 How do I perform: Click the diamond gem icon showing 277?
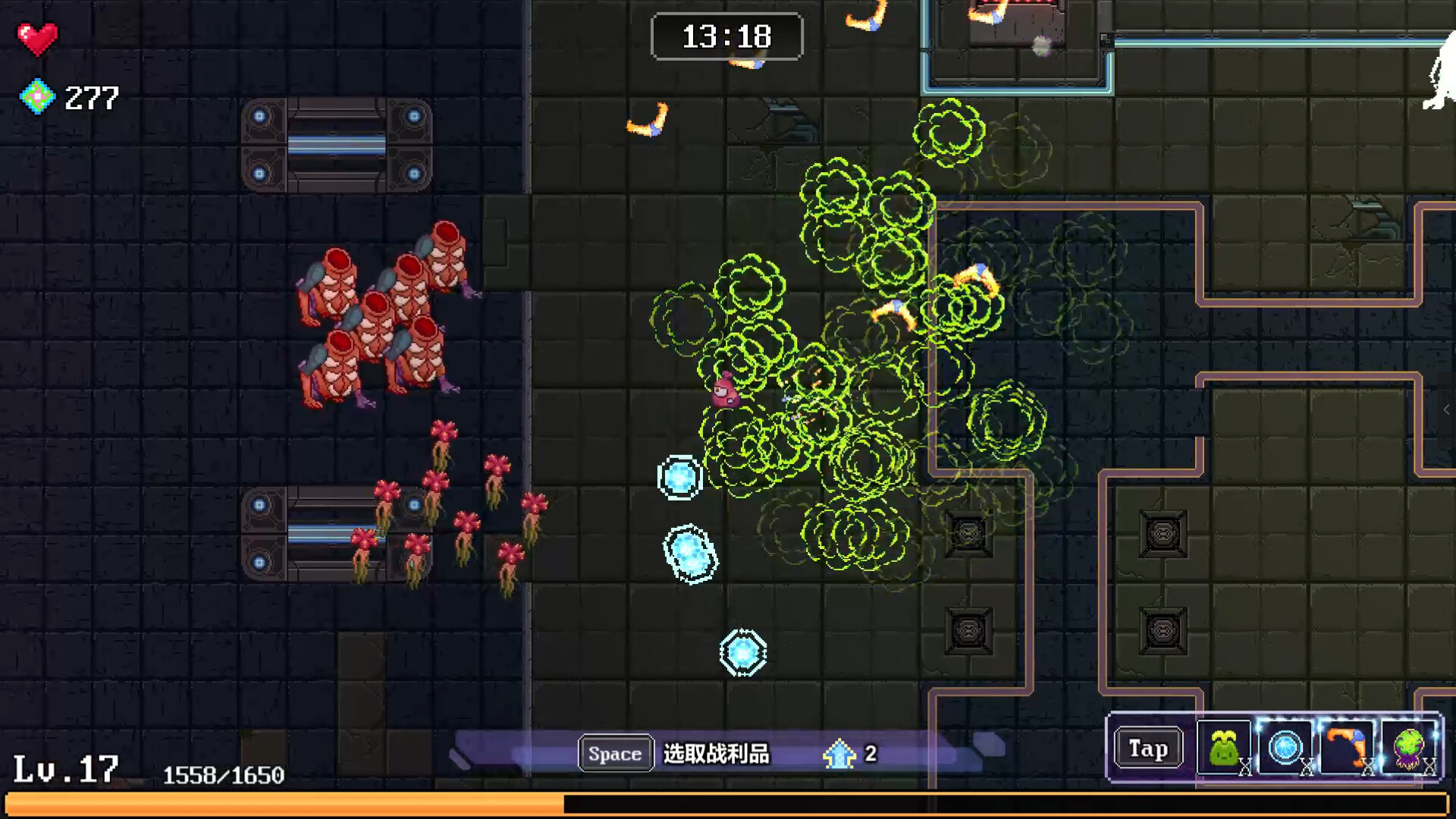[x=36, y=97]
